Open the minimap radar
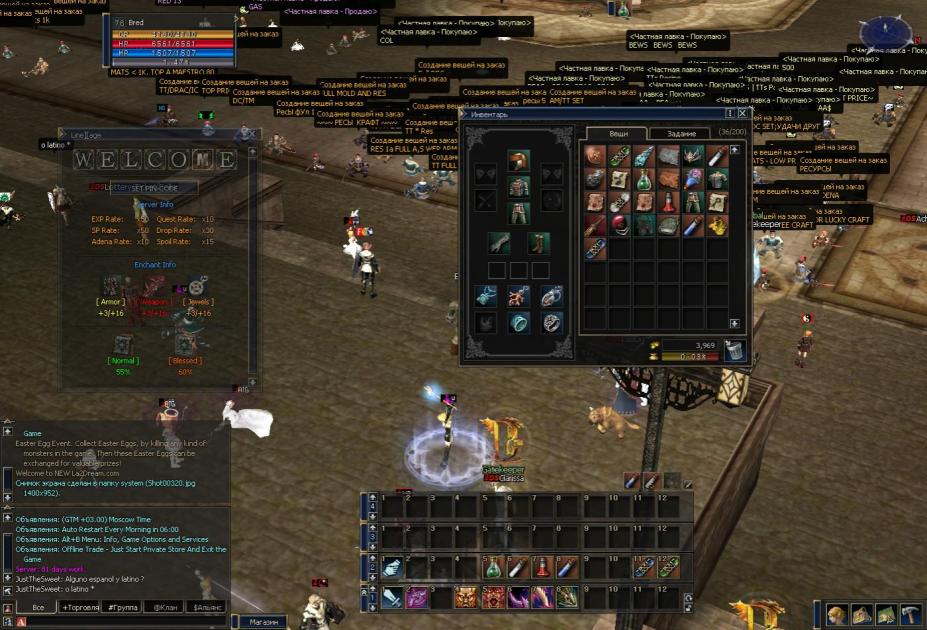927x630 pixels. (886, 33)
